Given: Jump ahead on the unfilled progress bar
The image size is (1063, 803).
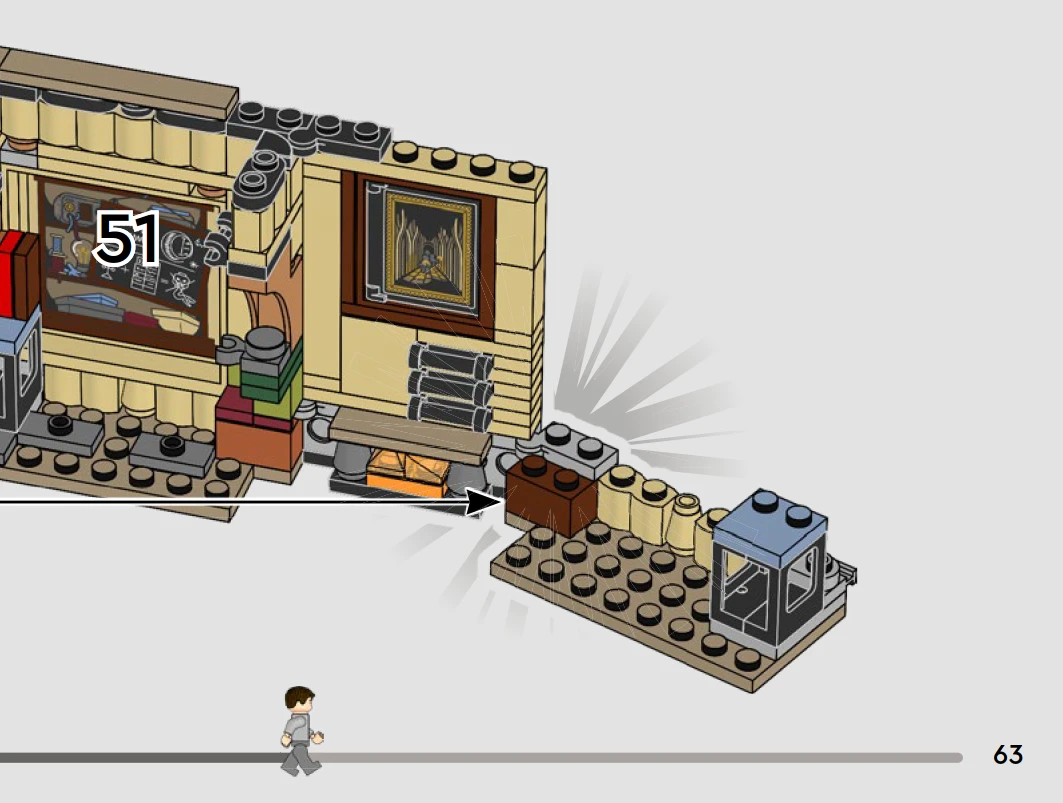Looking at the screenshot, I should click(x=640, y=758).
